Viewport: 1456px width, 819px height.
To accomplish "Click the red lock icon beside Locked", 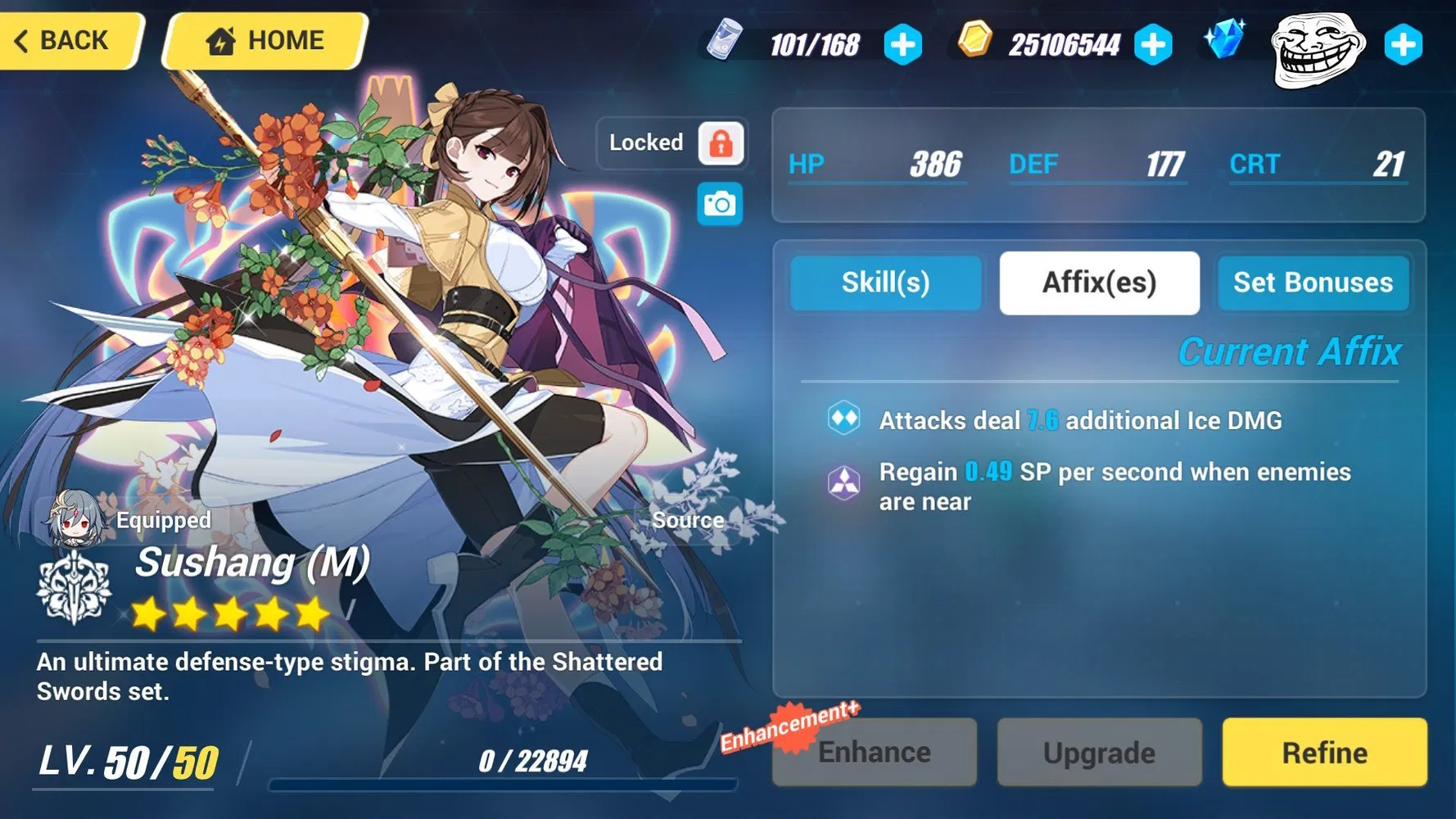I will click(x=719, y=143).
